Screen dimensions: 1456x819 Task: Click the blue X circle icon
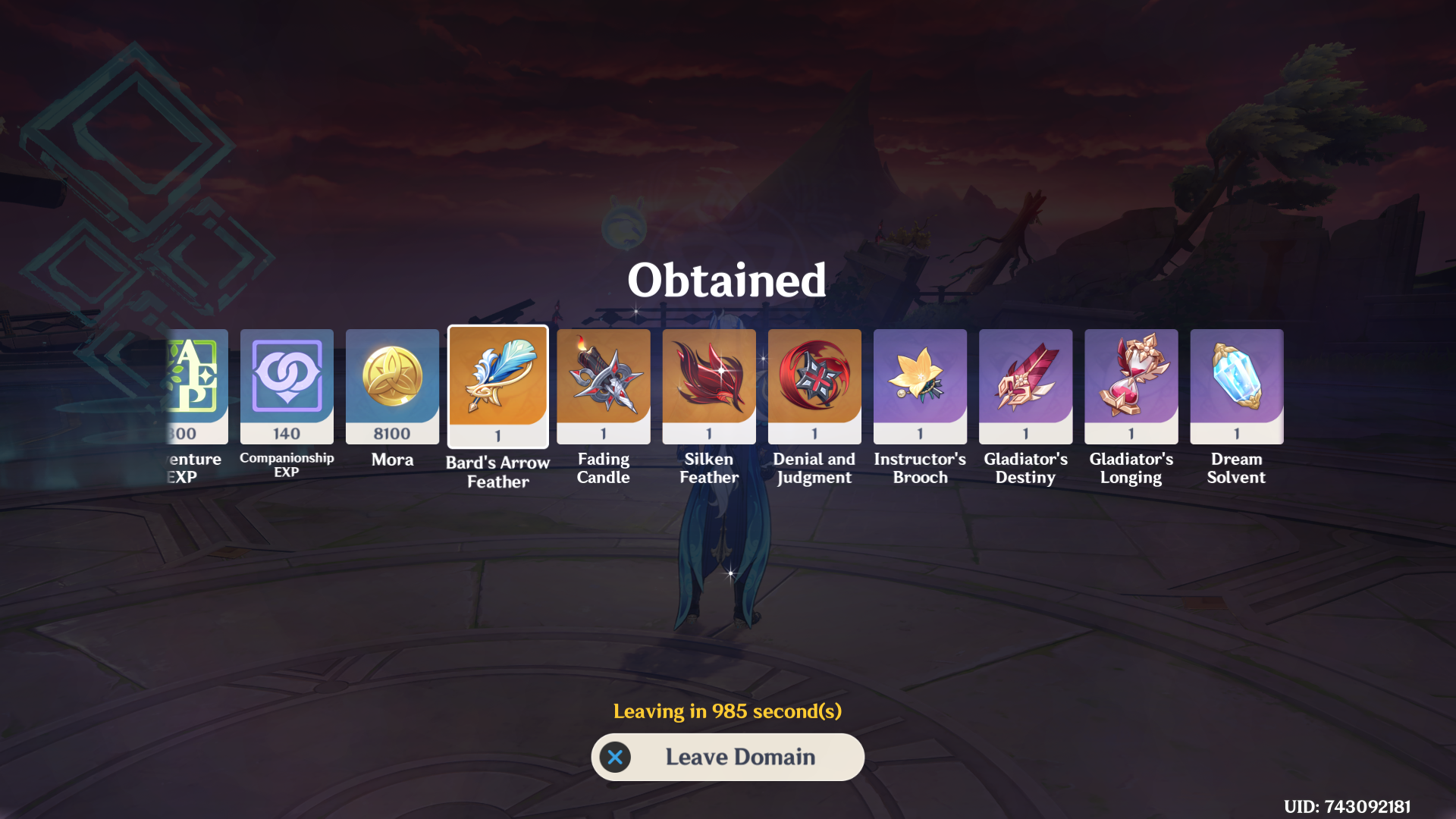pyautogui.click(x=615, y=757)
